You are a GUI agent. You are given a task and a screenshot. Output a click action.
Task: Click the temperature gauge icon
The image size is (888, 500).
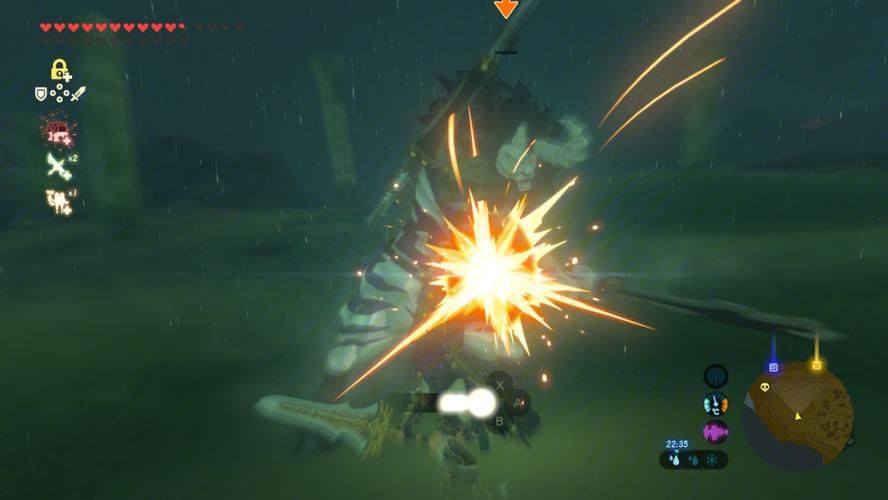715,405
